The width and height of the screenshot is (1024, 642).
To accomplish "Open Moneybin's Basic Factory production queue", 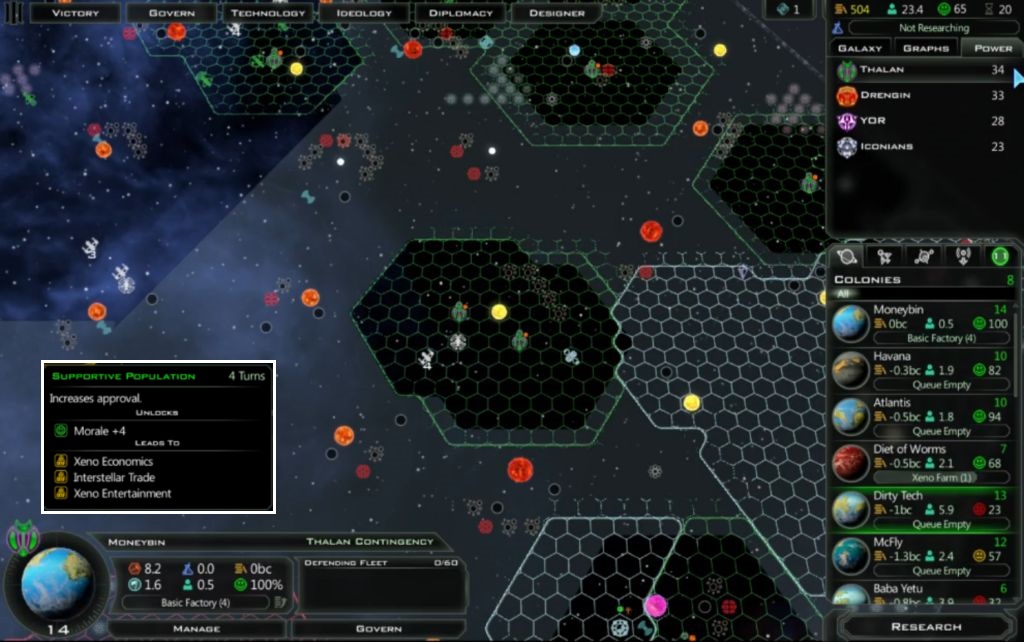I will (x=195, y=603).
